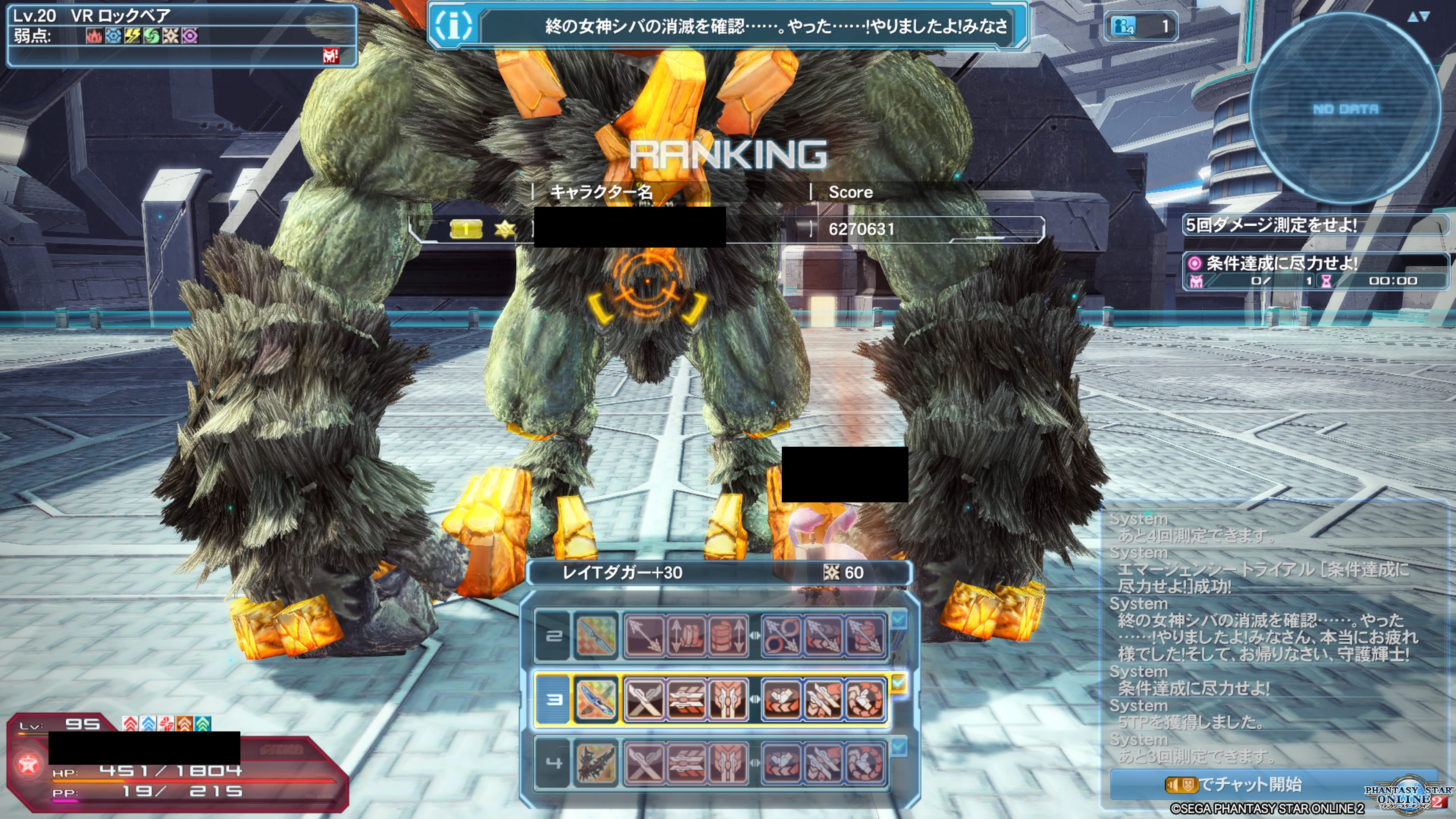Trigger the single arrow art in palette 2
The image size is (1456, 819).
pos(644,636)
